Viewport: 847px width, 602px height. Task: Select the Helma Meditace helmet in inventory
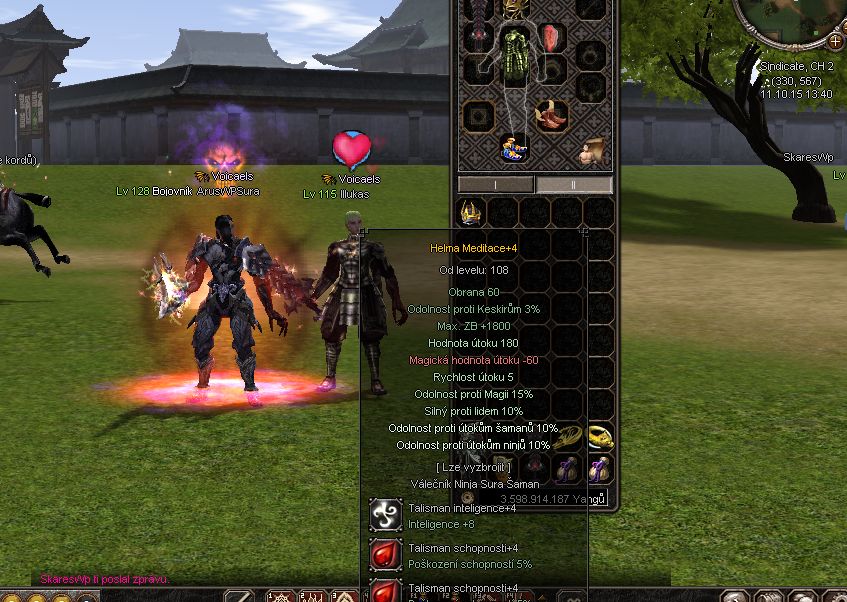pos(471,213)
